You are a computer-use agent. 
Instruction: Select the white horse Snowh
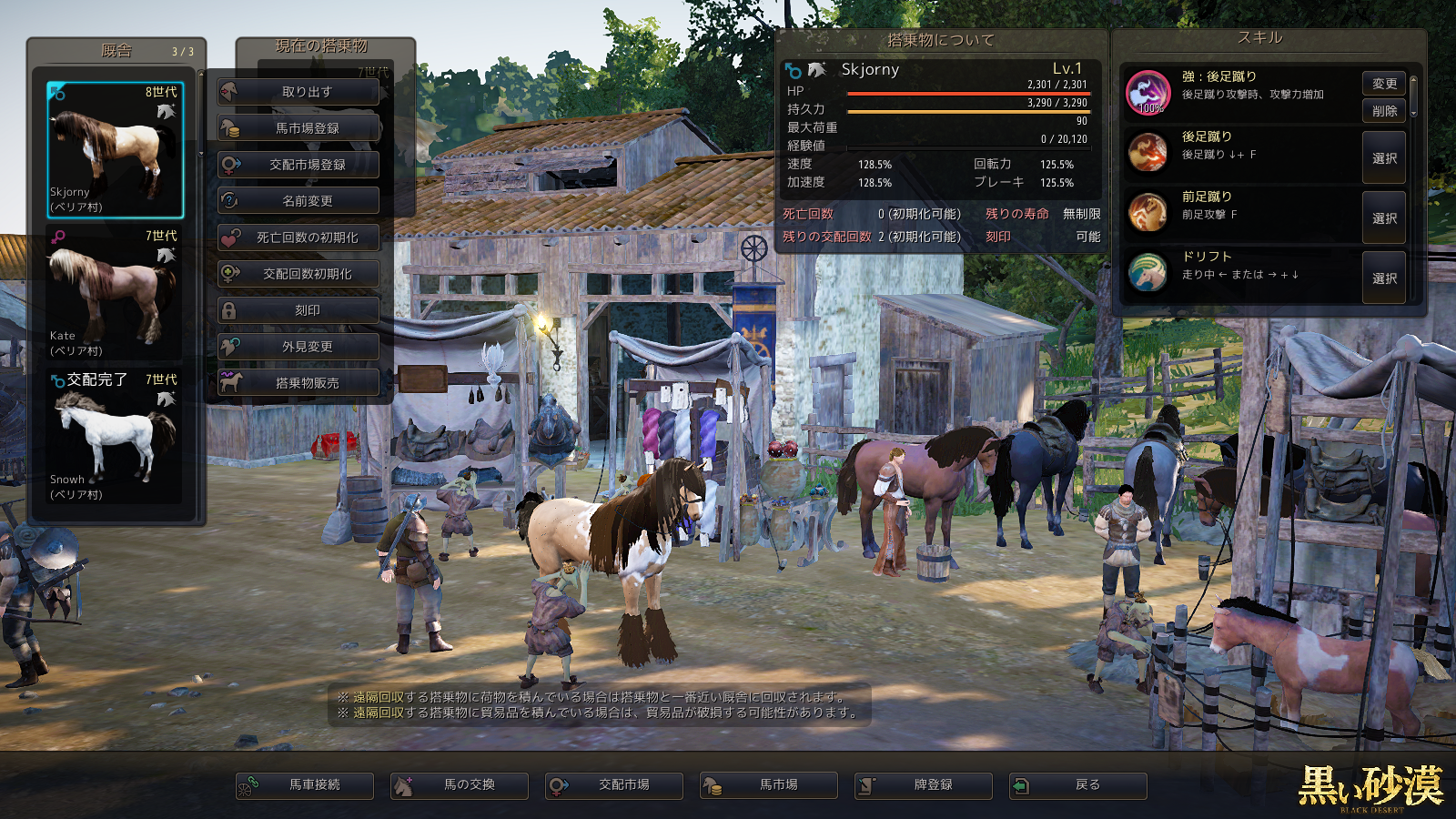tap(115, 437)
